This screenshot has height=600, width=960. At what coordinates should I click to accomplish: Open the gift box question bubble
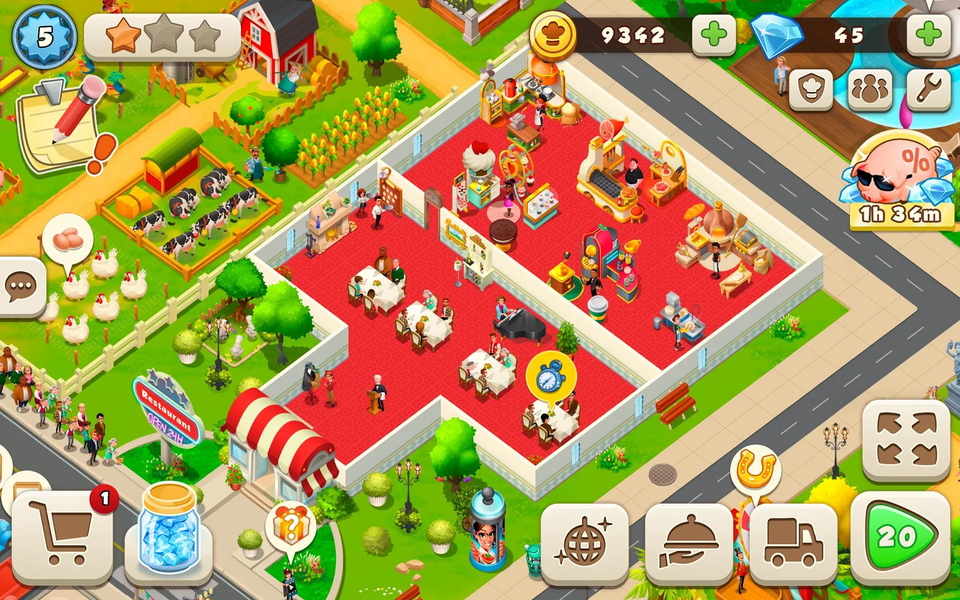290,525
